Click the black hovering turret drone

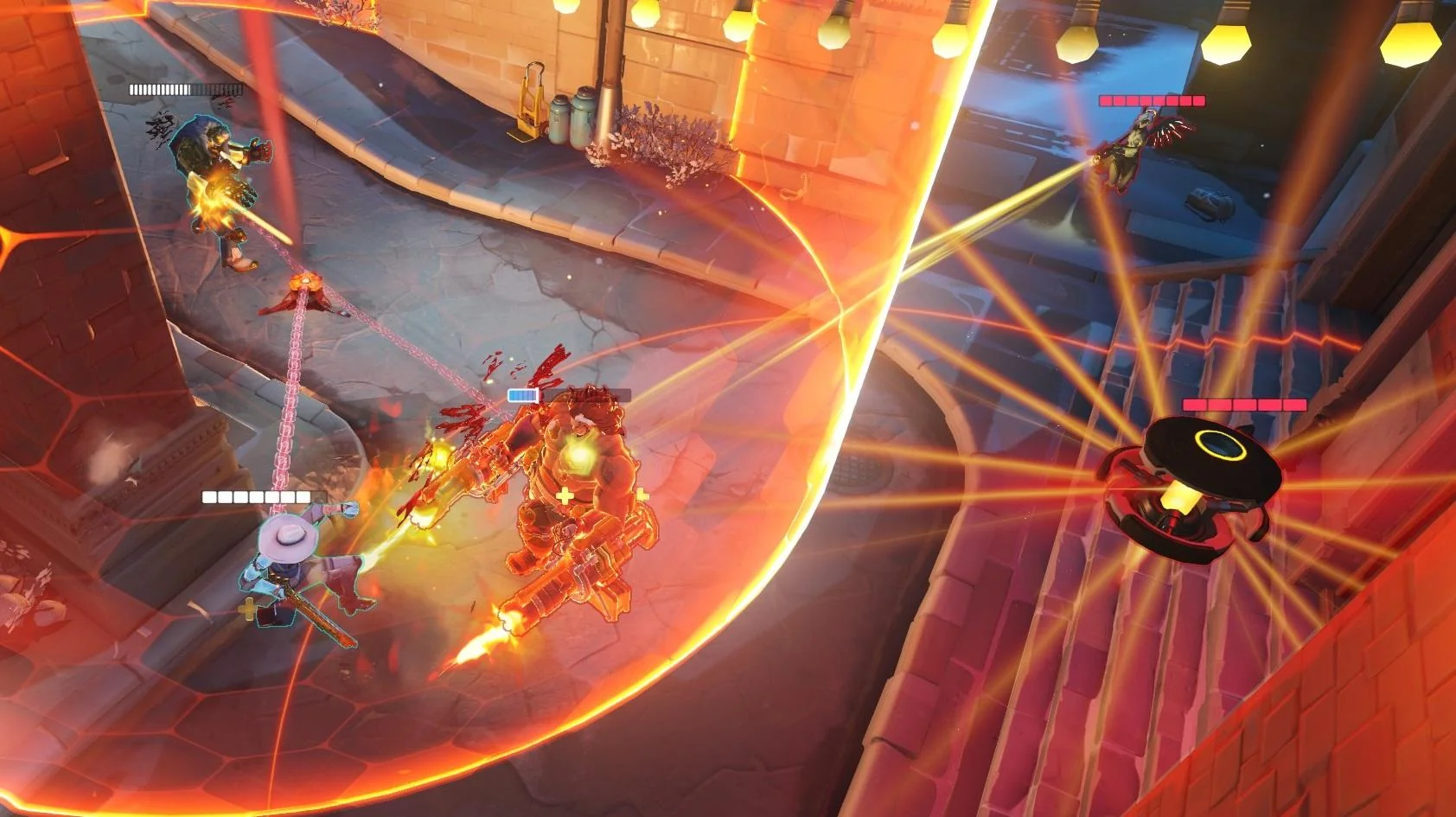point(1210,484)
